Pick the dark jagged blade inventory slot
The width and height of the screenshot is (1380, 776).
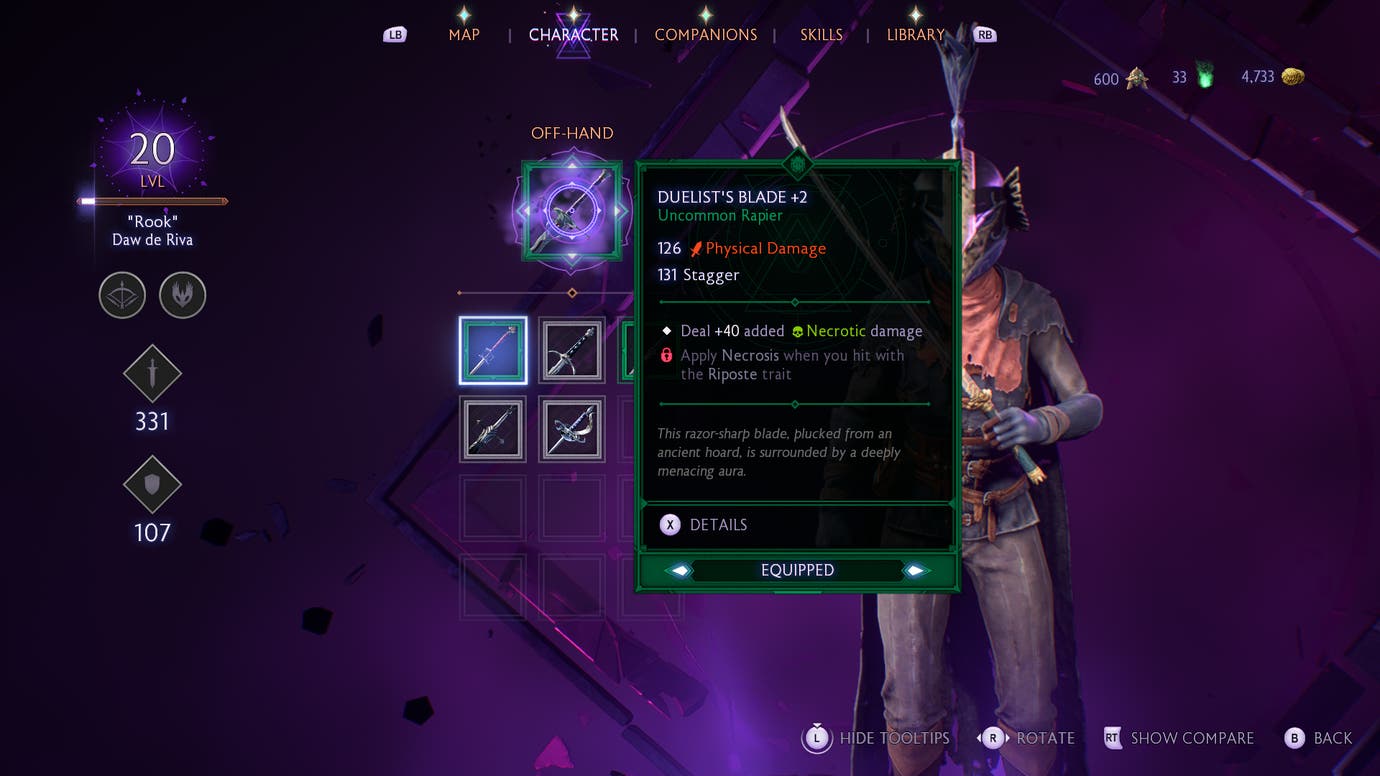(493, 429)
